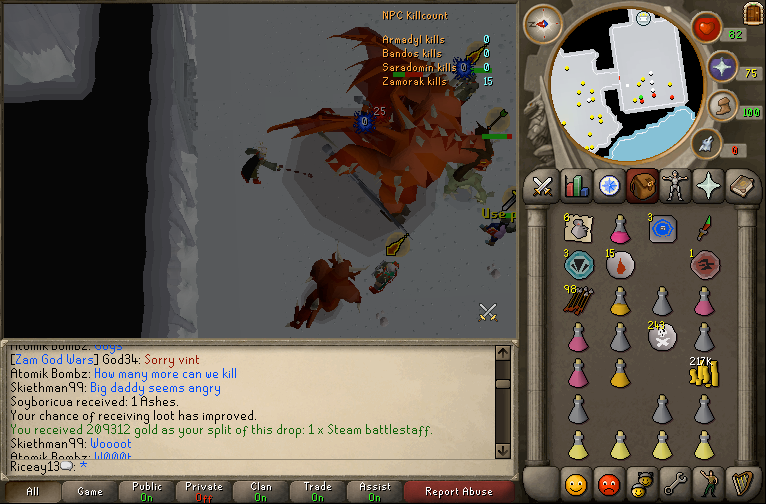This screenshot has height=504, width=766.
Task: Open the Quest List tab
Action: click(608, 186)
